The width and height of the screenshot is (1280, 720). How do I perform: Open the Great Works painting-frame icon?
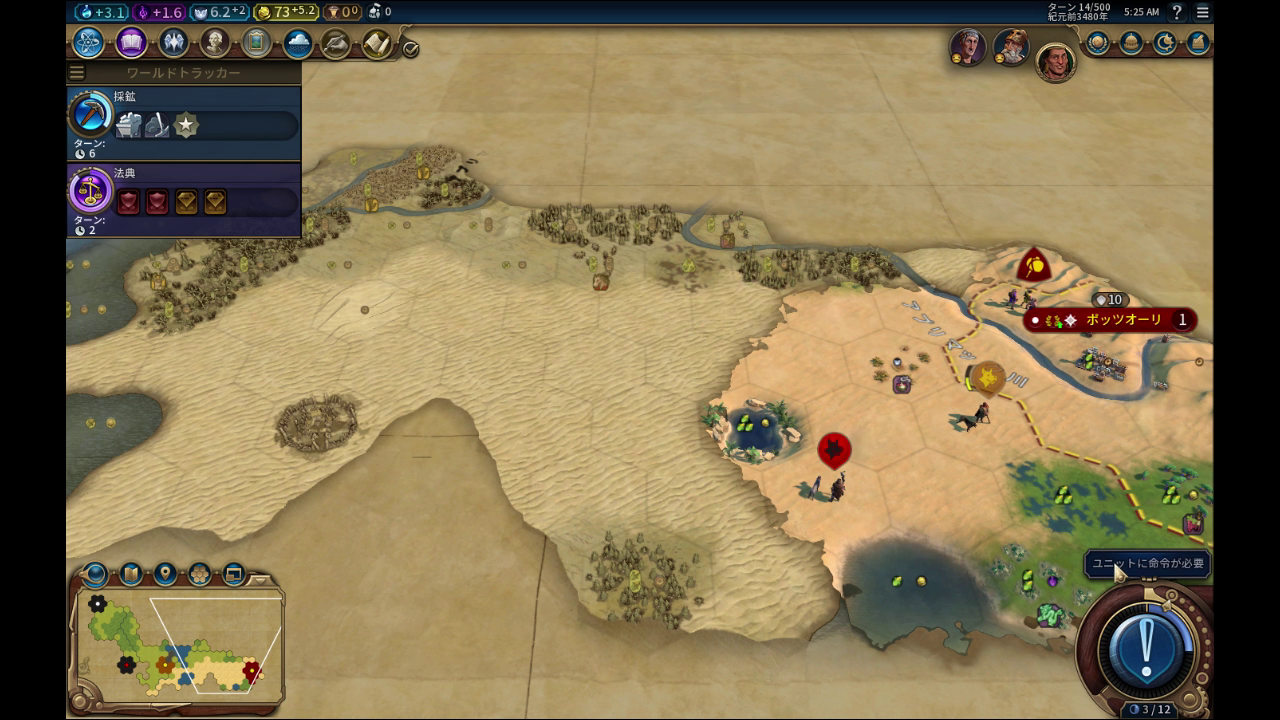coord(256,43)
